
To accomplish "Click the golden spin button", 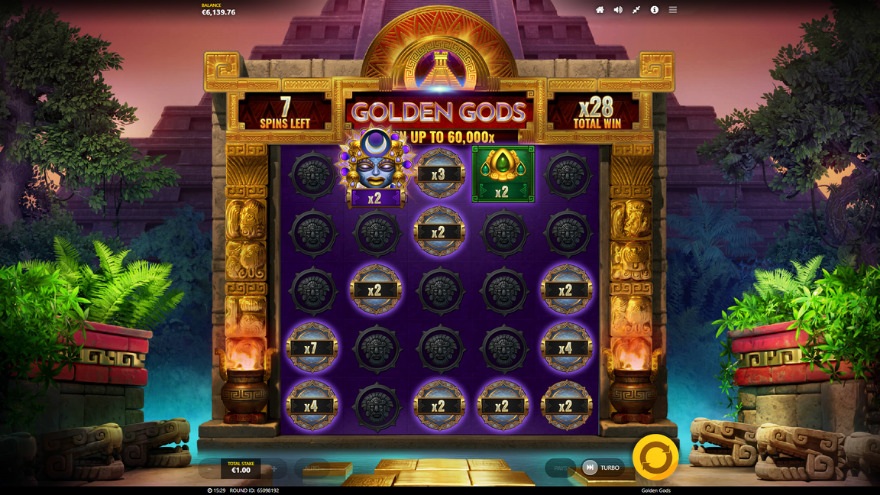I will [x=655, y=457].
